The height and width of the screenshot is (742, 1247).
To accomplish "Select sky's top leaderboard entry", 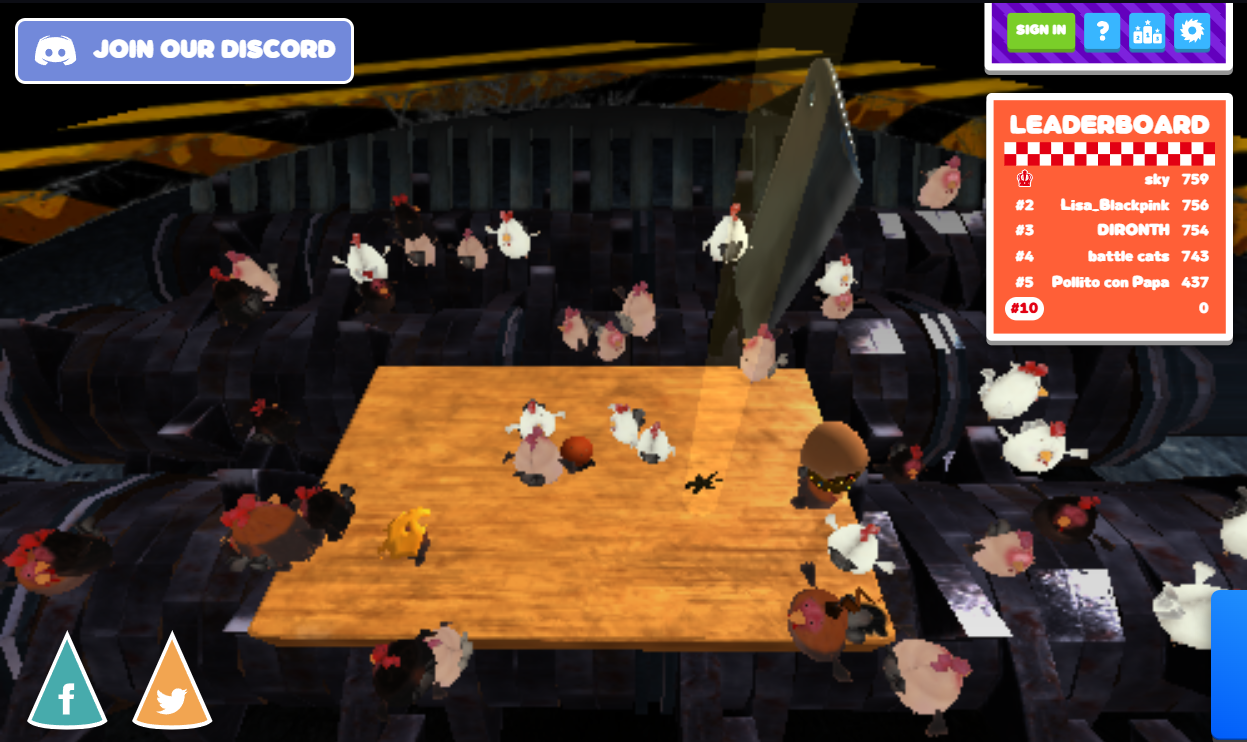I will coord(1110,180).
